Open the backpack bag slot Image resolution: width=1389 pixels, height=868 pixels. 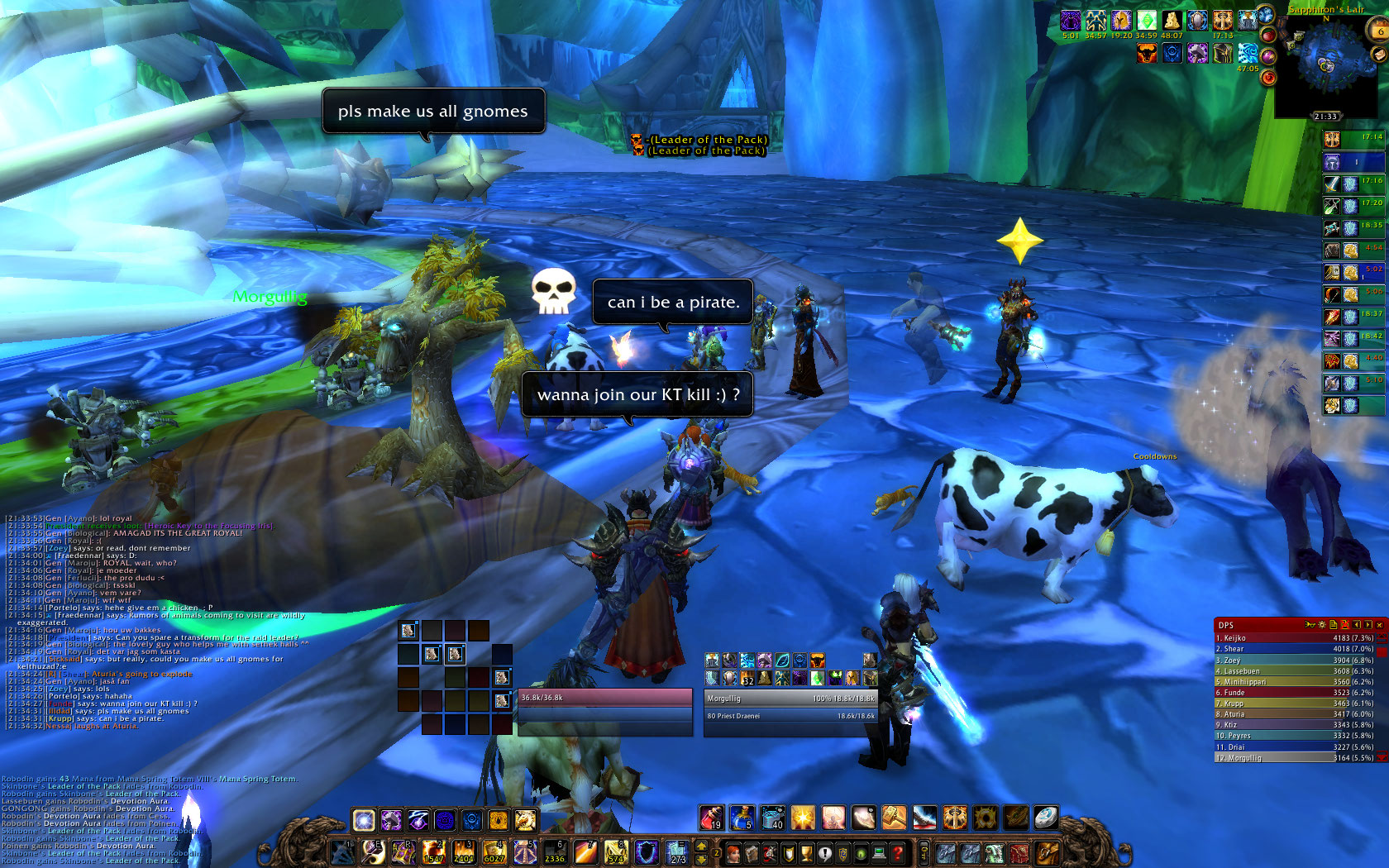[1048, 852]
